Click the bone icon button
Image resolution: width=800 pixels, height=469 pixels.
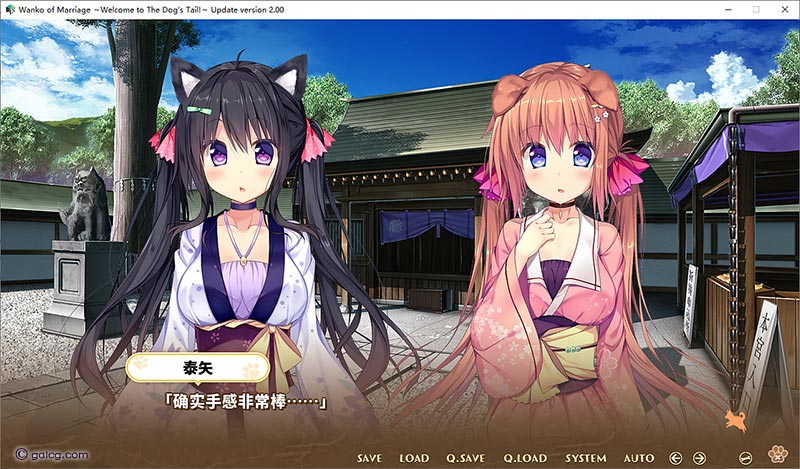(745, 458)
